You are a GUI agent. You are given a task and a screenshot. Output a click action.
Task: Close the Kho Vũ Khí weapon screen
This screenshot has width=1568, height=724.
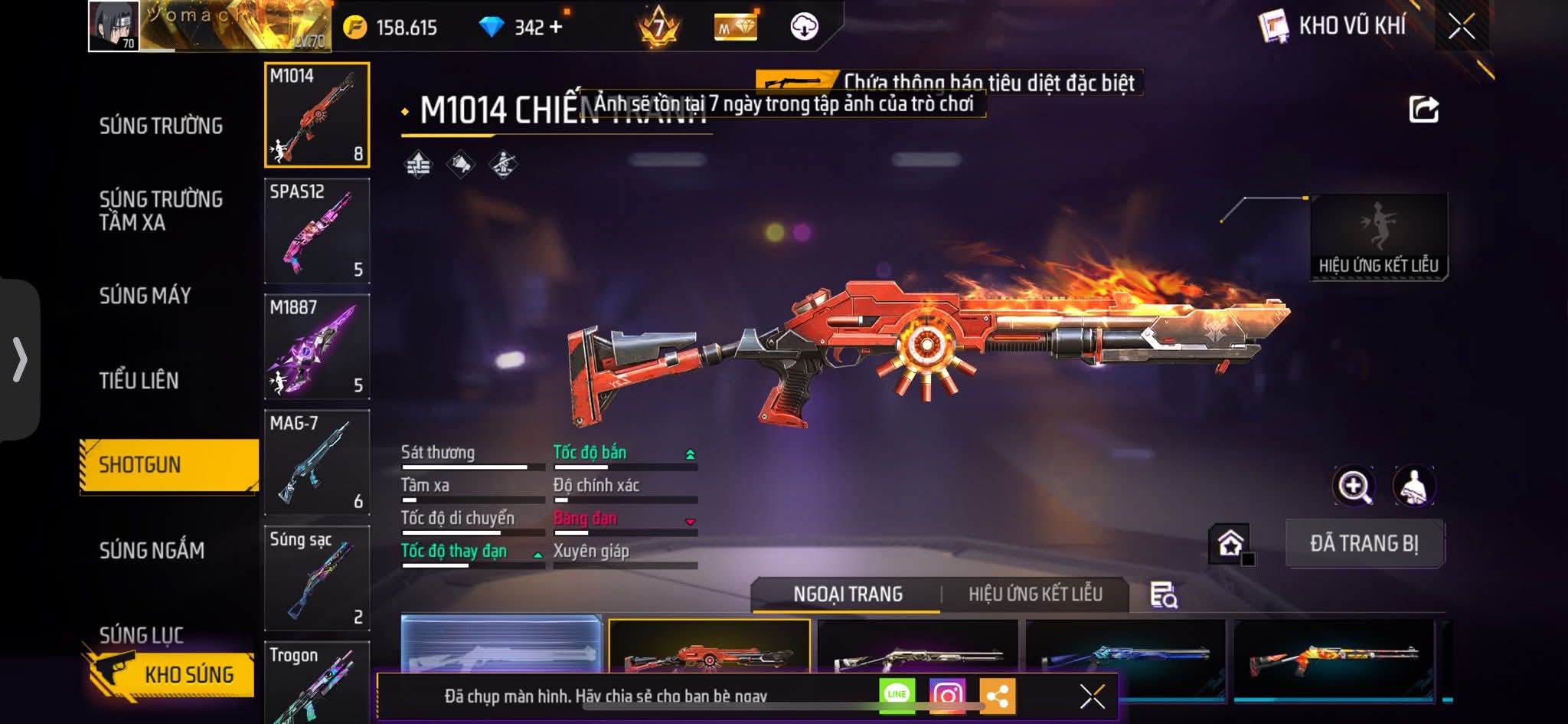1461,28
